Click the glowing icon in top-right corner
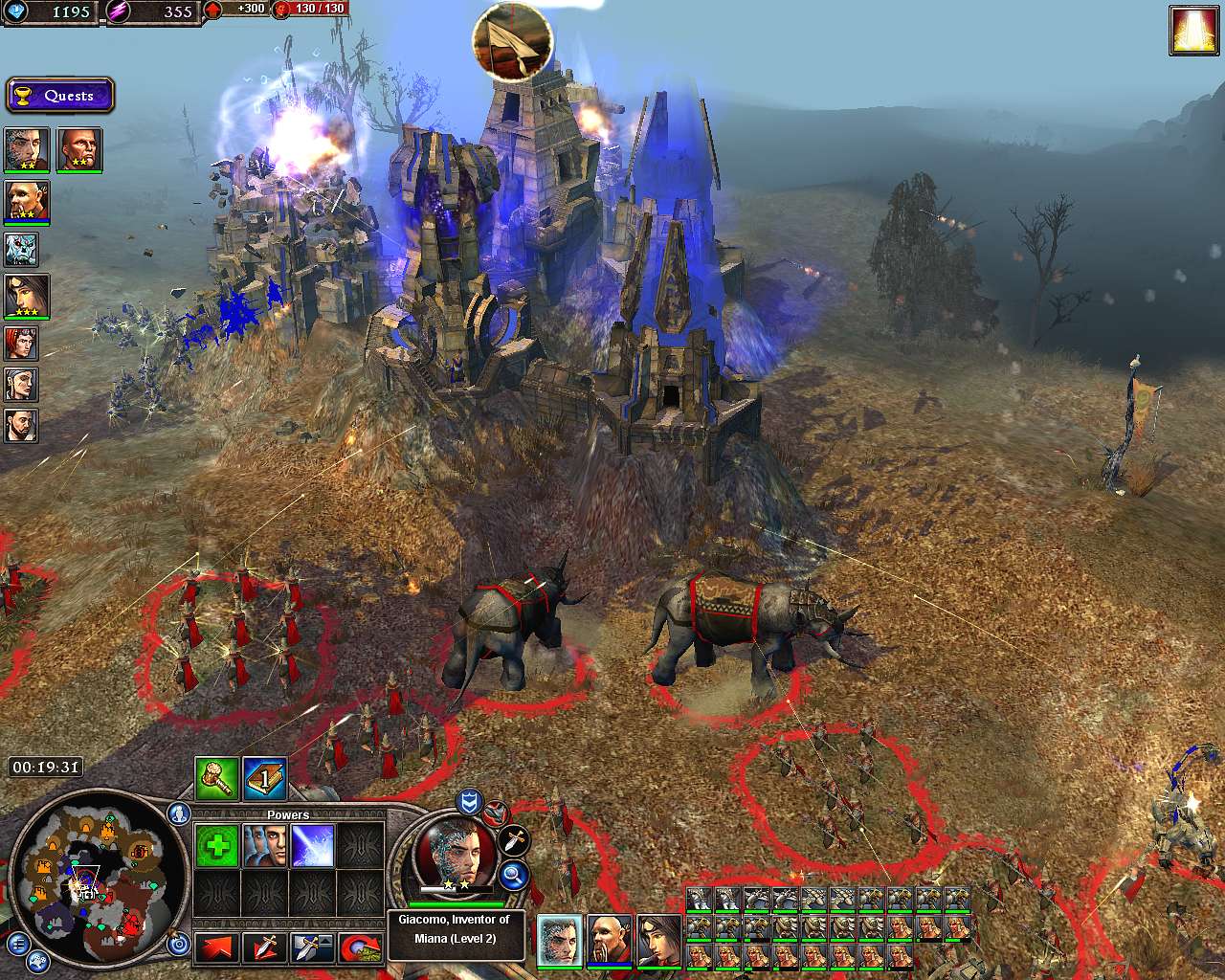The image size is (1225, 980). [1193, 31]
